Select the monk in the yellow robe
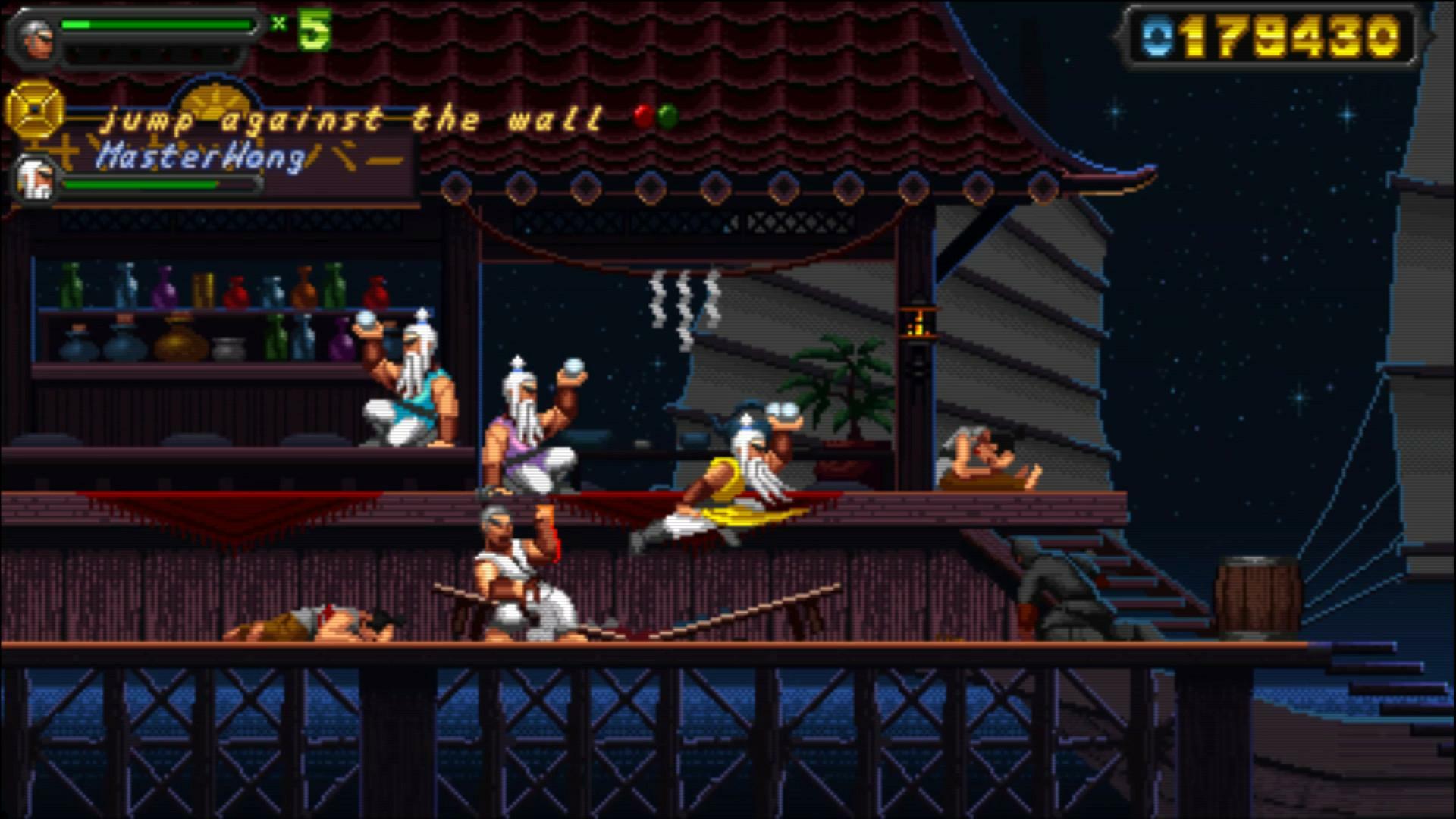 coord(732,470)
